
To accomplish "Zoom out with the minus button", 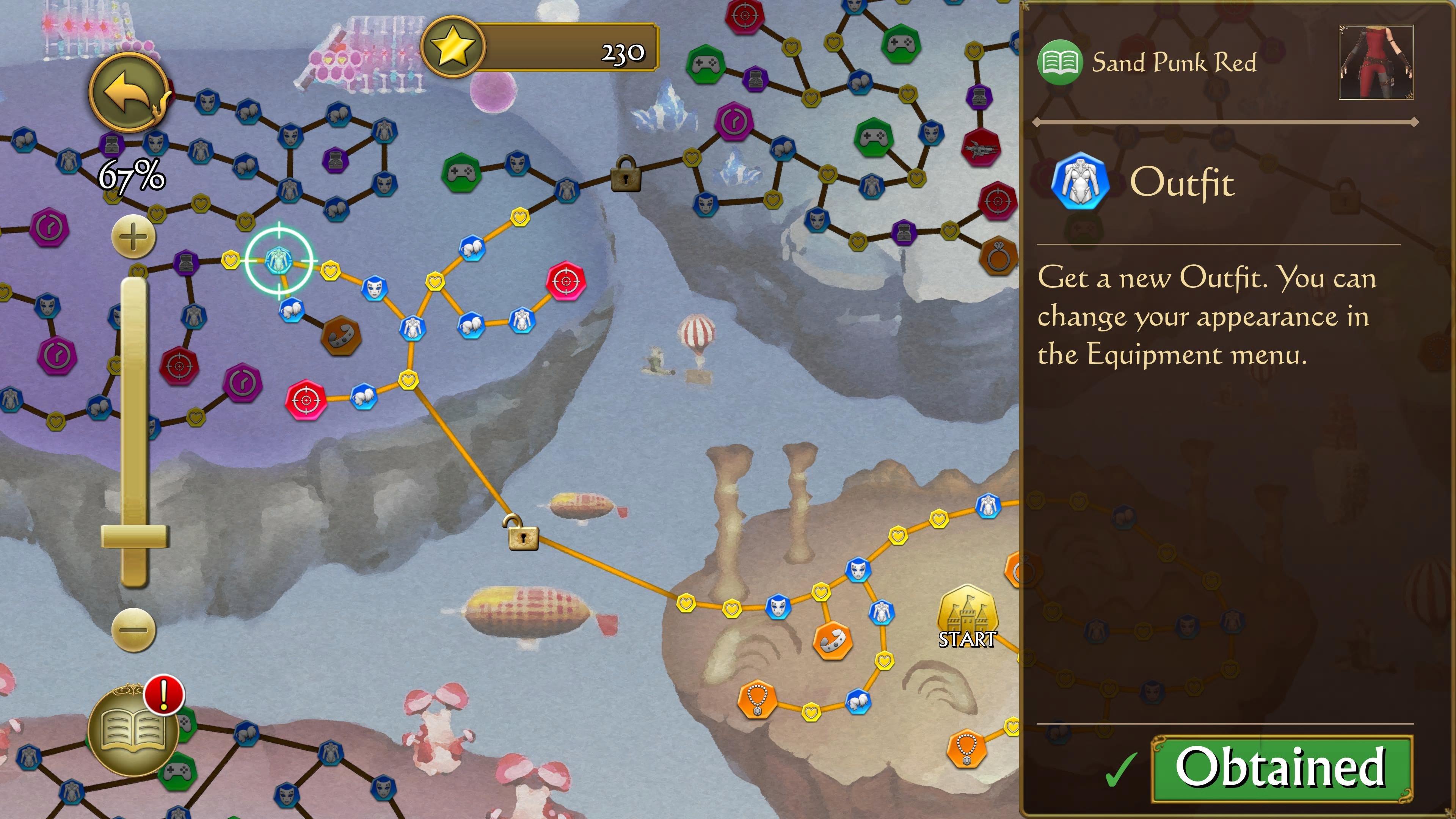I will (x=133, y=629).
